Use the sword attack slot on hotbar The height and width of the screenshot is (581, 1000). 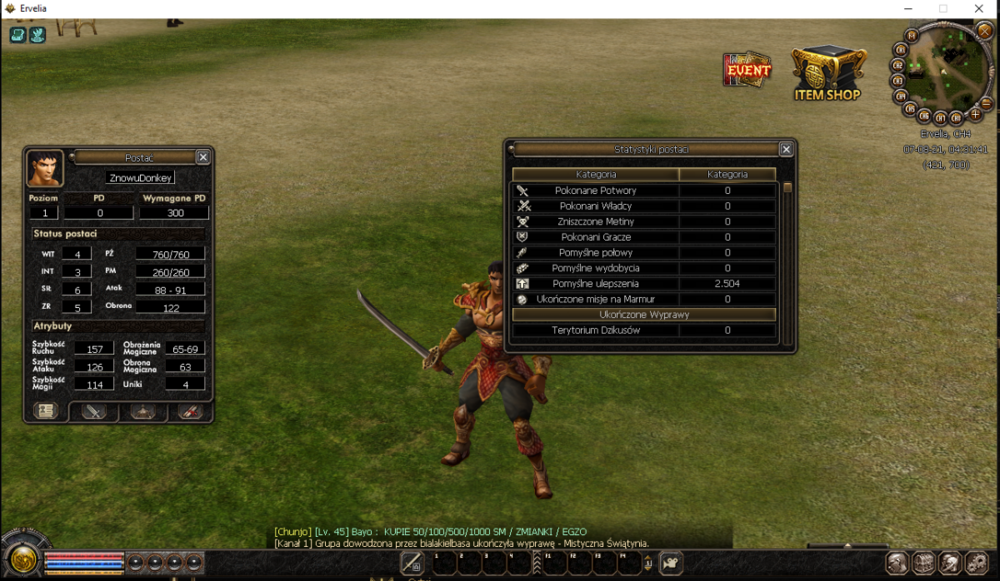412,563
